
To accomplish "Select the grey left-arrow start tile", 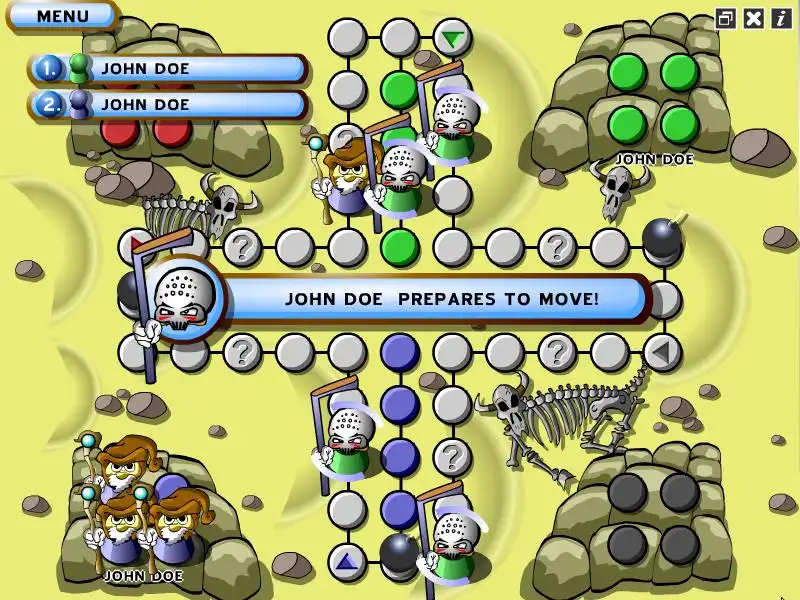I will (x=661, y=352).
